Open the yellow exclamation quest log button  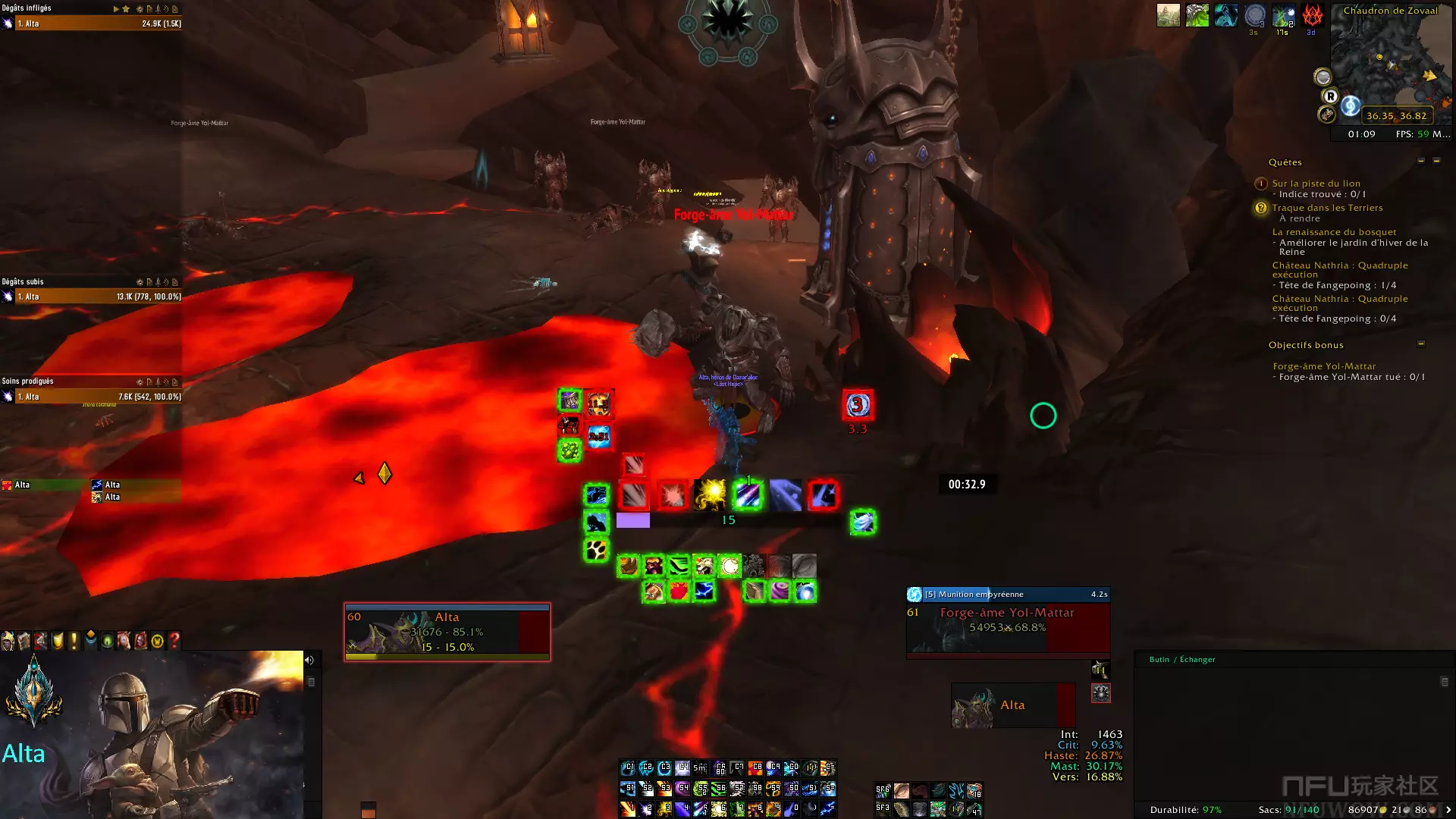[x=74, y=642]
